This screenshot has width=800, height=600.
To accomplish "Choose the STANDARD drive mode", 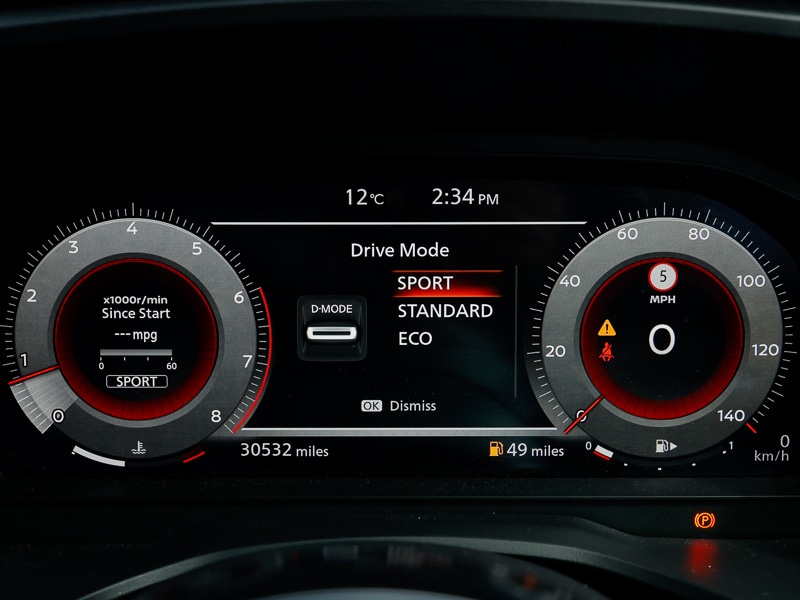I will (445, 311).
